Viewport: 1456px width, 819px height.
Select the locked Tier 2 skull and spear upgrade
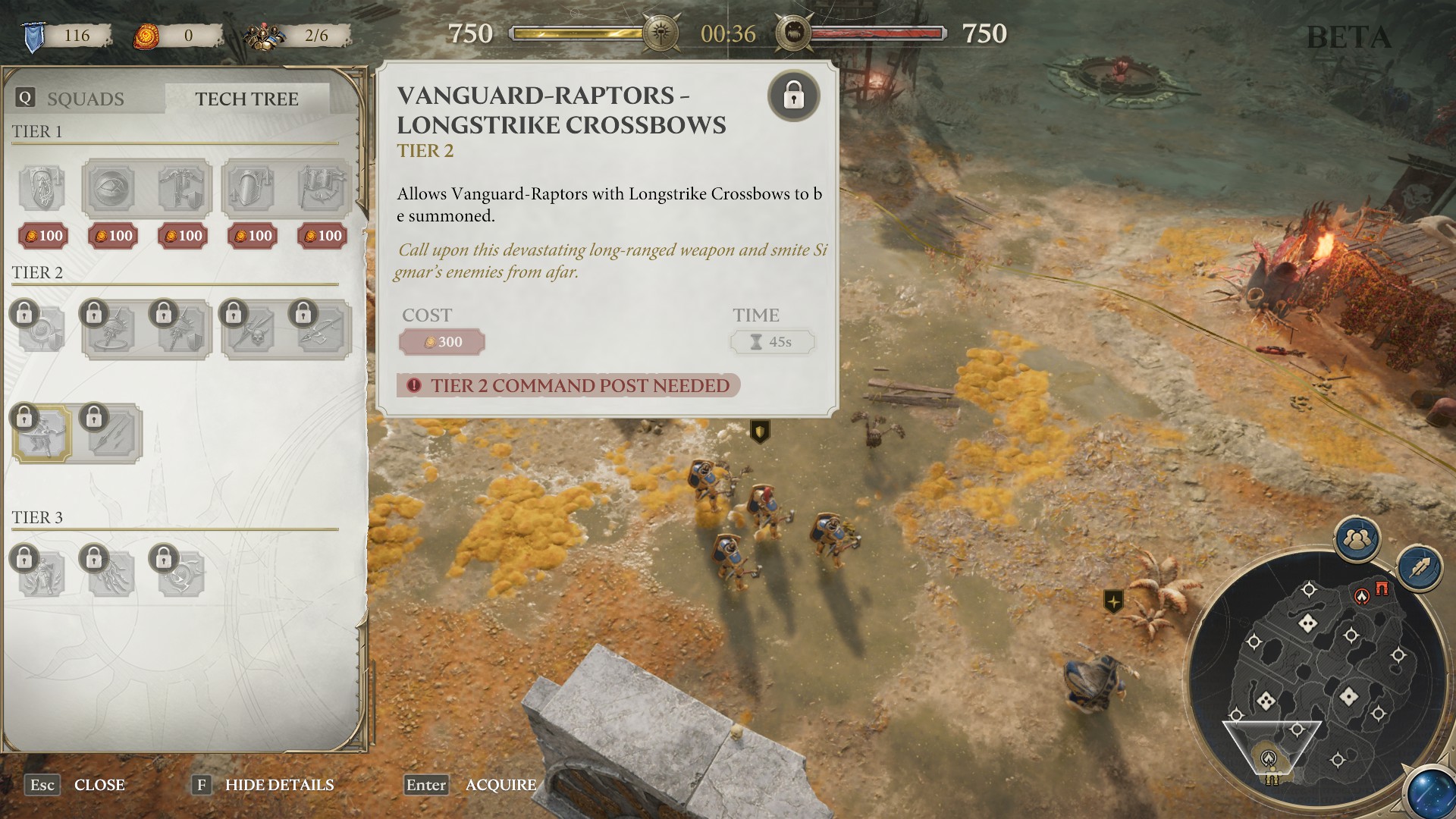(253, 330)
